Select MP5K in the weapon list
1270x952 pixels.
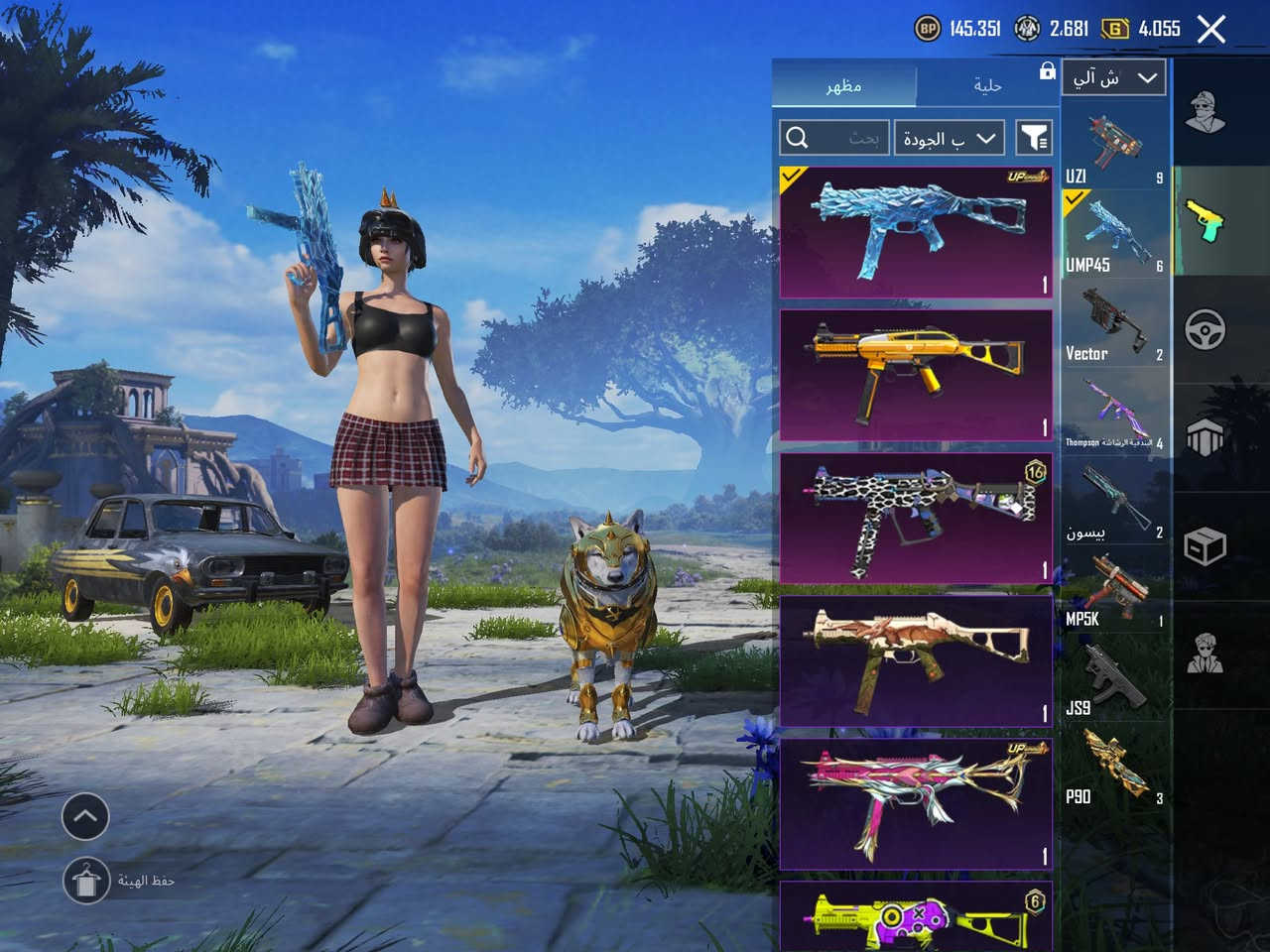[x=1114, y=592]
